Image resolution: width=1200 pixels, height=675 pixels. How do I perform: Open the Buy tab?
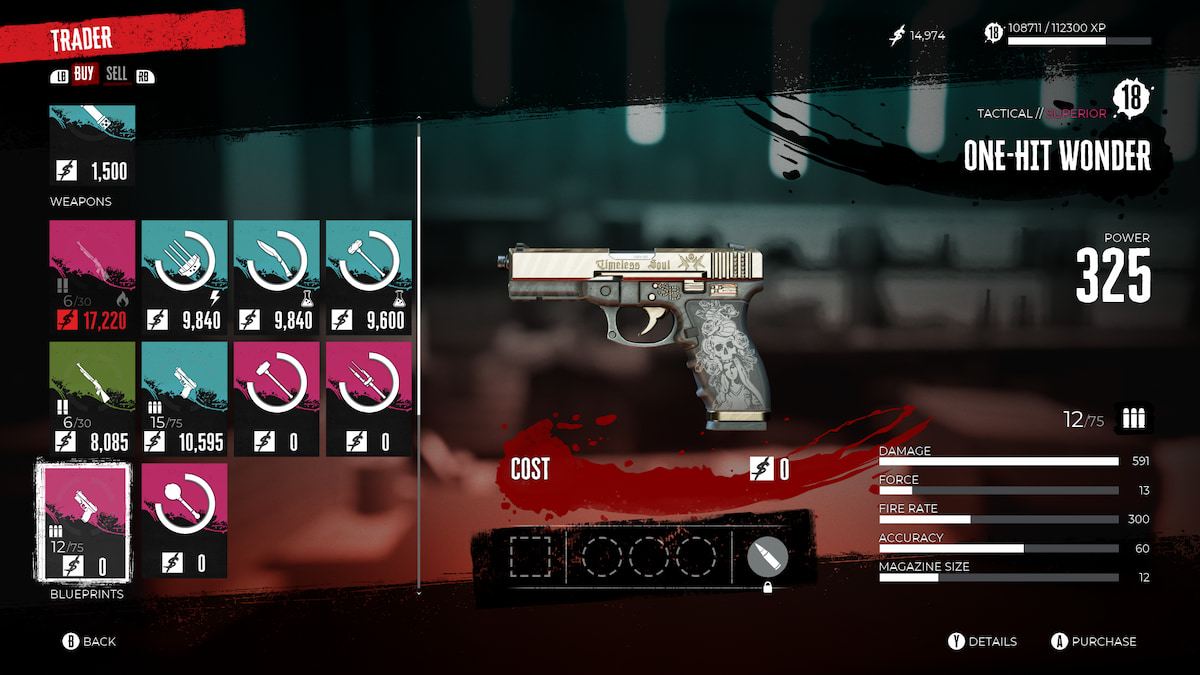(84, 75)
